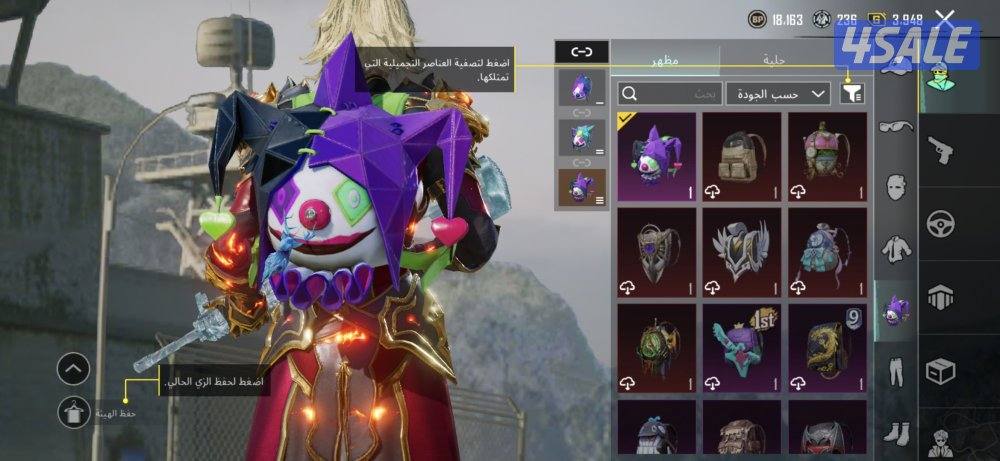
Task: Open the jacket clothing category
Action: 896,248
